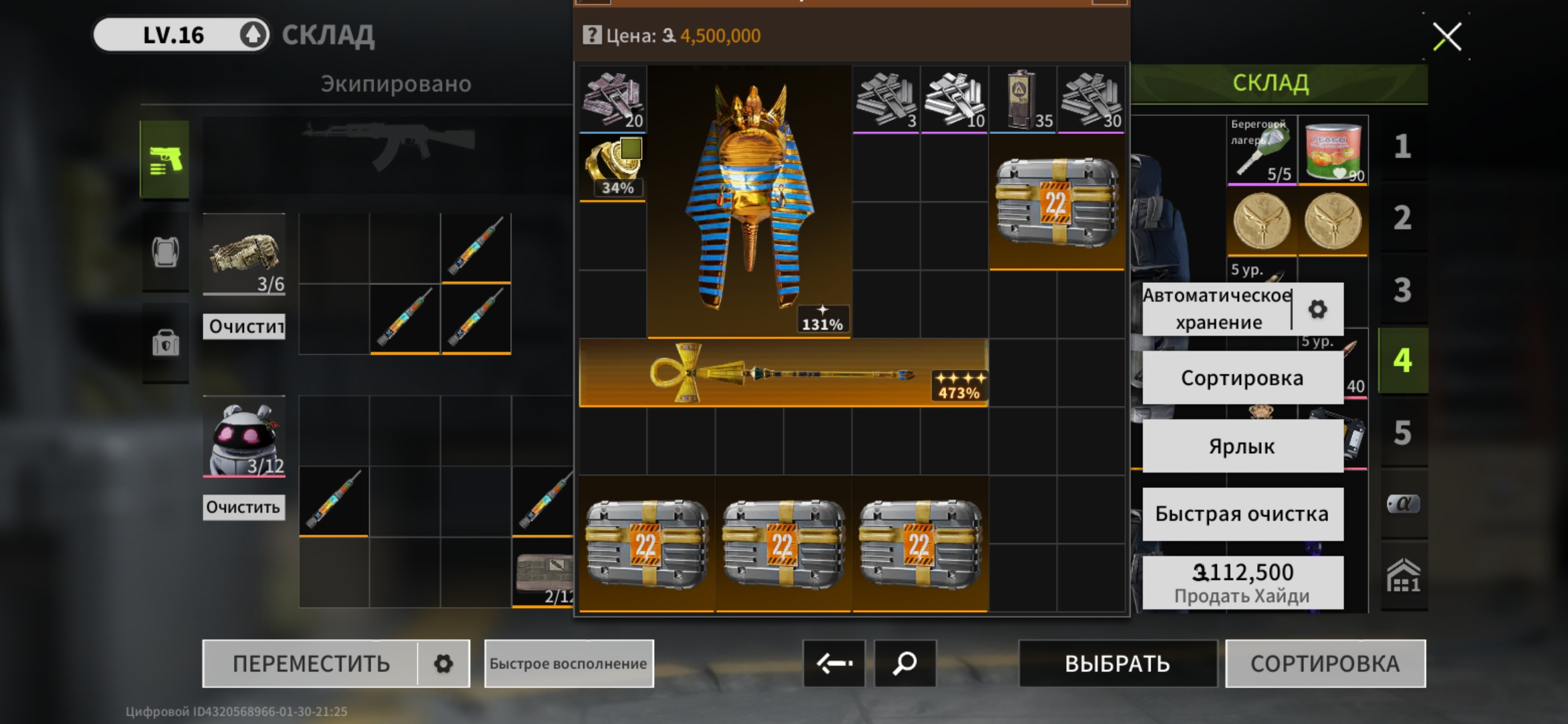
Task: Choose Ярлык in the popup menu
Action: [1242, 446]
